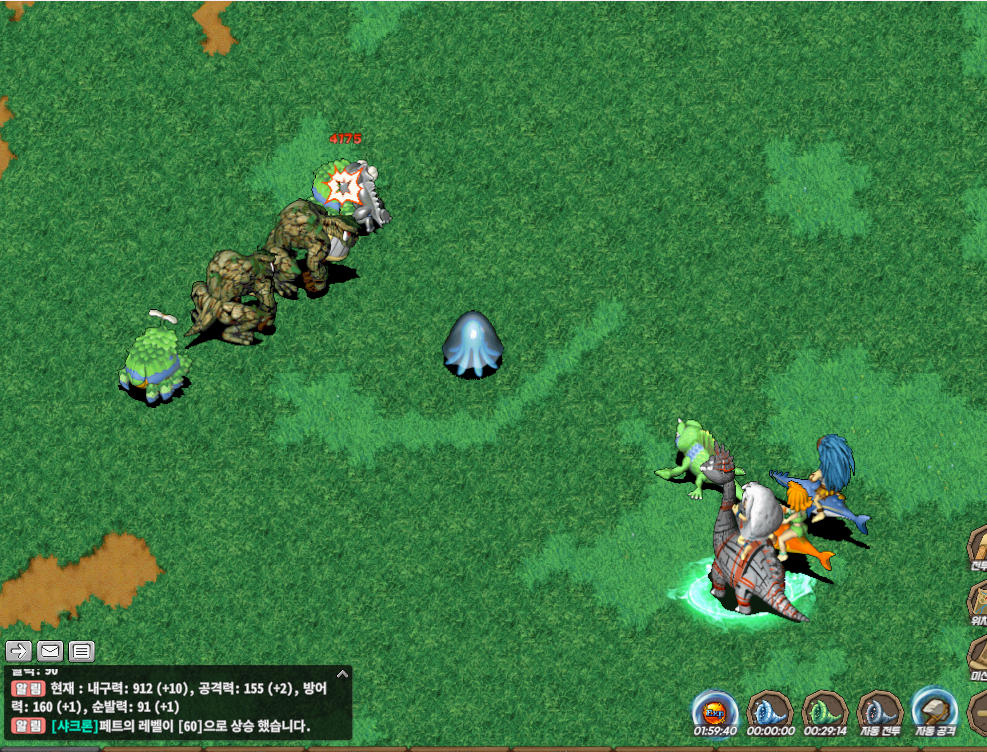Open the 전투 menu button
The height and width of the screenshot is (752, 987).
pyautogui.click(x=977, y=548)
